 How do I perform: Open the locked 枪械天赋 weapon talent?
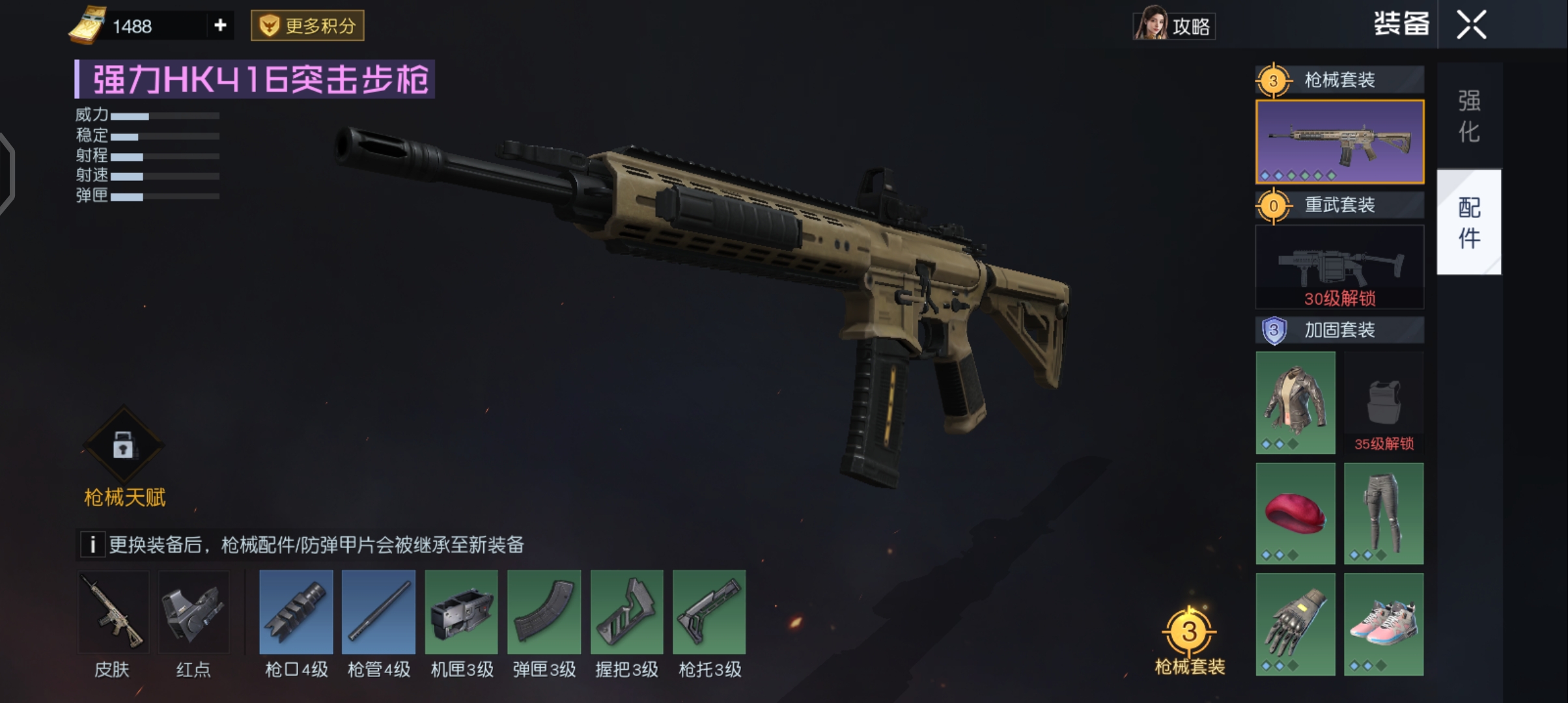pos(124,447)
